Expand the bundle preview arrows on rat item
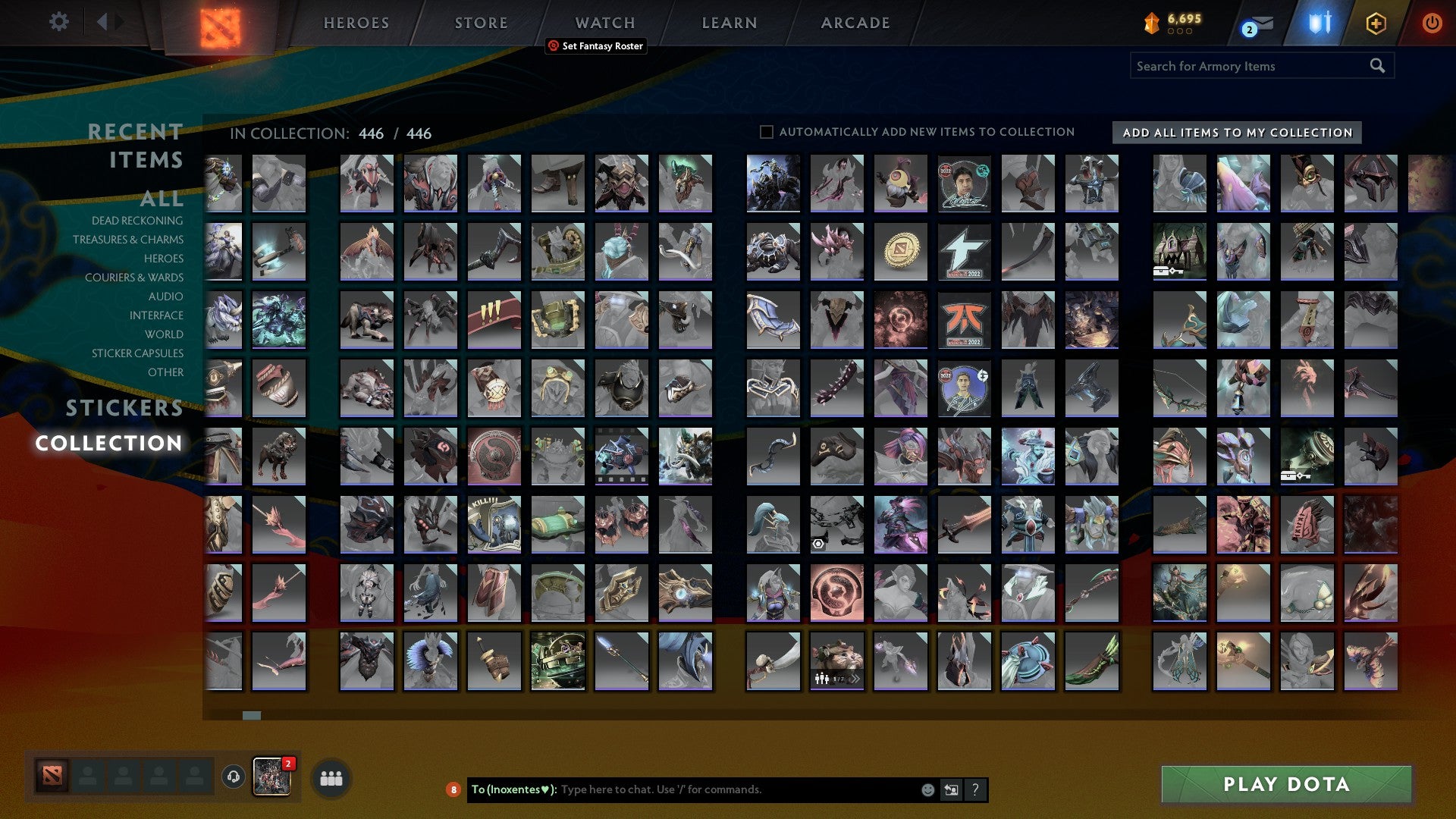Viewport: 1456px width, 819px height. pyautogui.click(x=855, y=680)
